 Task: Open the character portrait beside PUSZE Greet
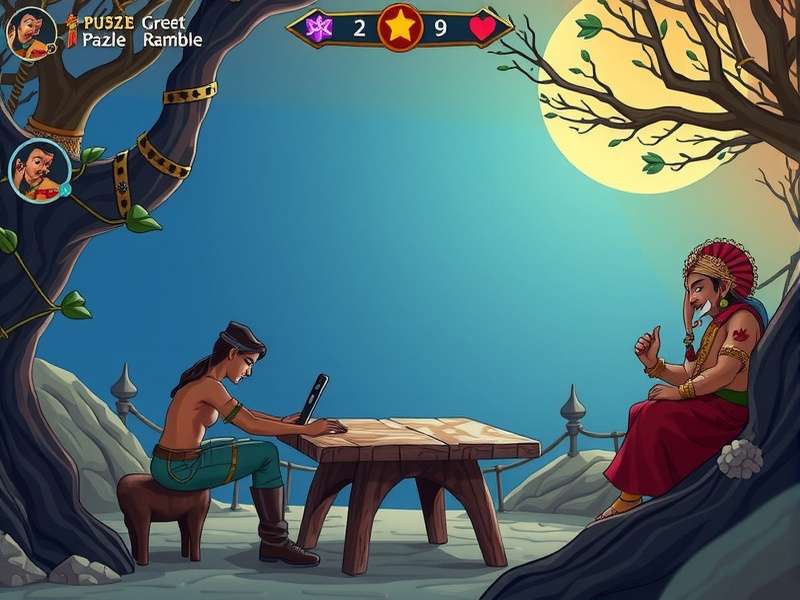coord(30,32)
